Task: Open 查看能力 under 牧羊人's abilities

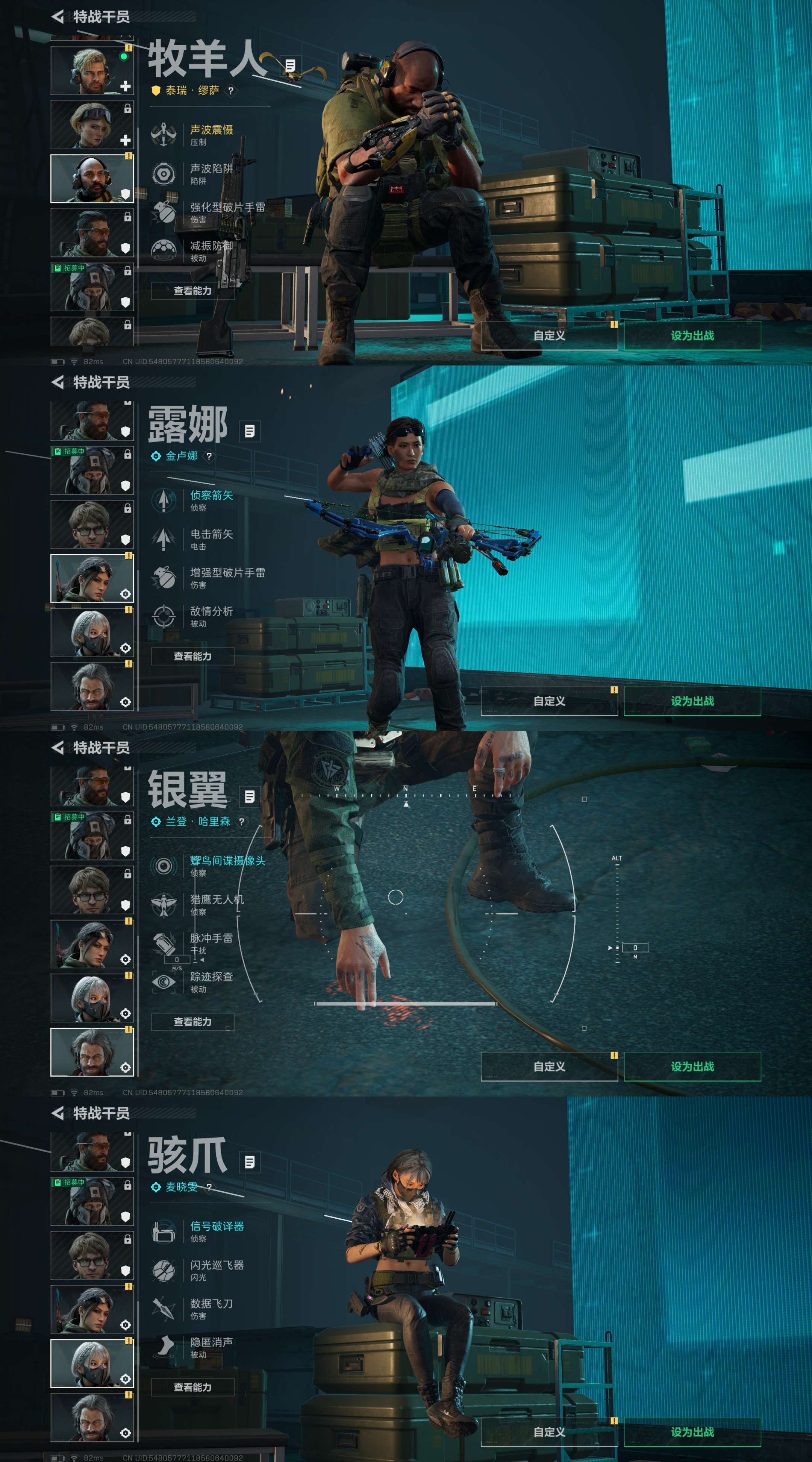Action: [193, 290]
